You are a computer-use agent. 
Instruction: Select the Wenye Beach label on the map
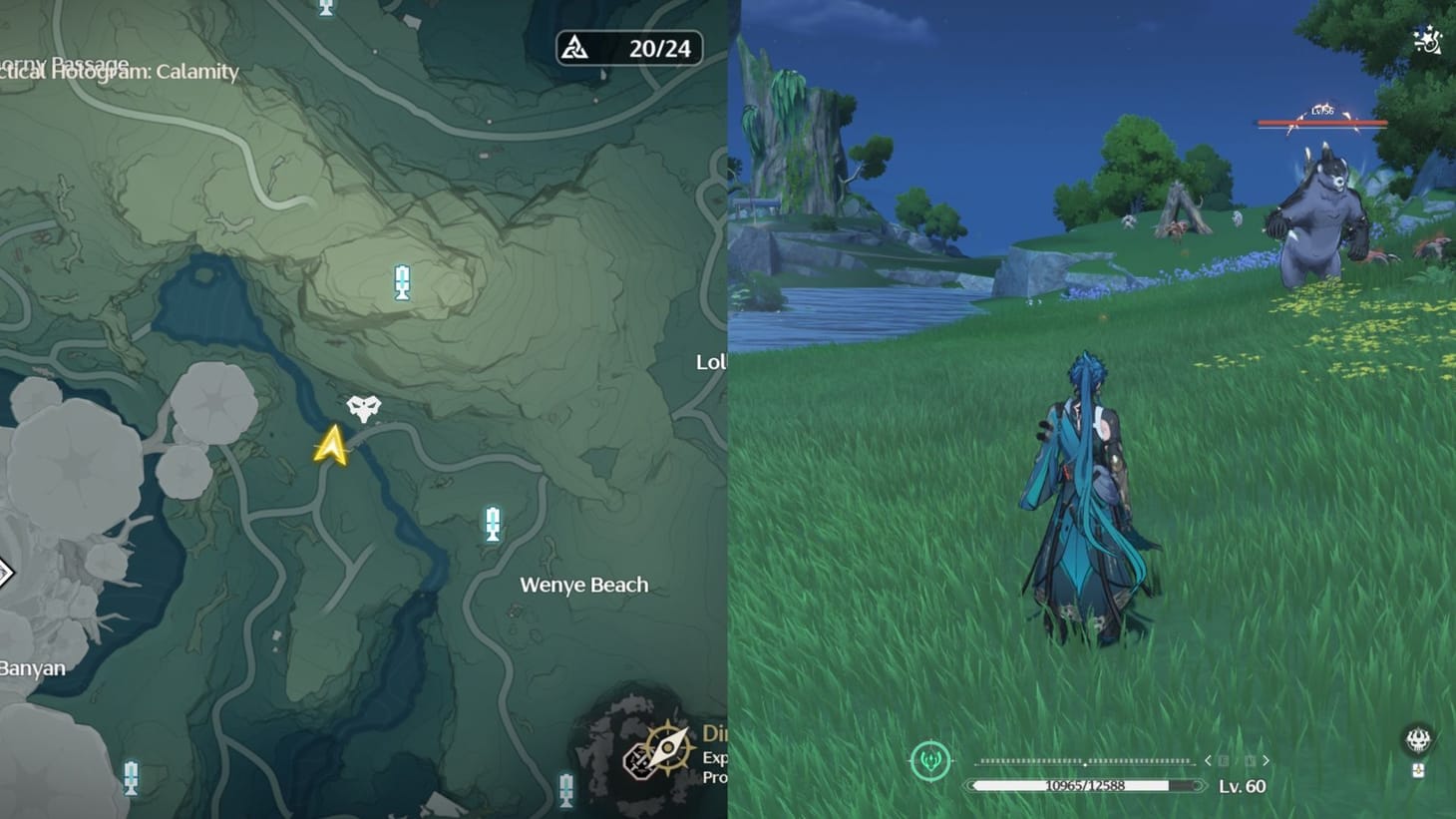coord(583,585)
